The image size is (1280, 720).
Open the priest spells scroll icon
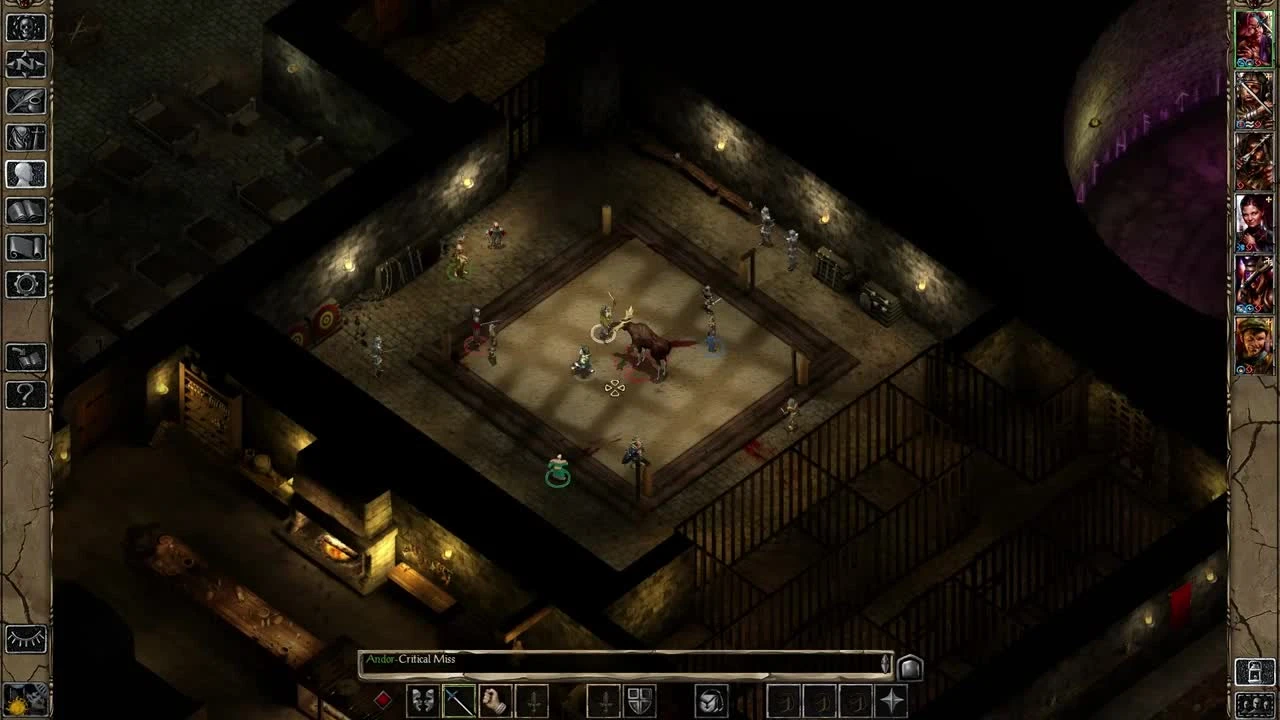pos(27,248)
